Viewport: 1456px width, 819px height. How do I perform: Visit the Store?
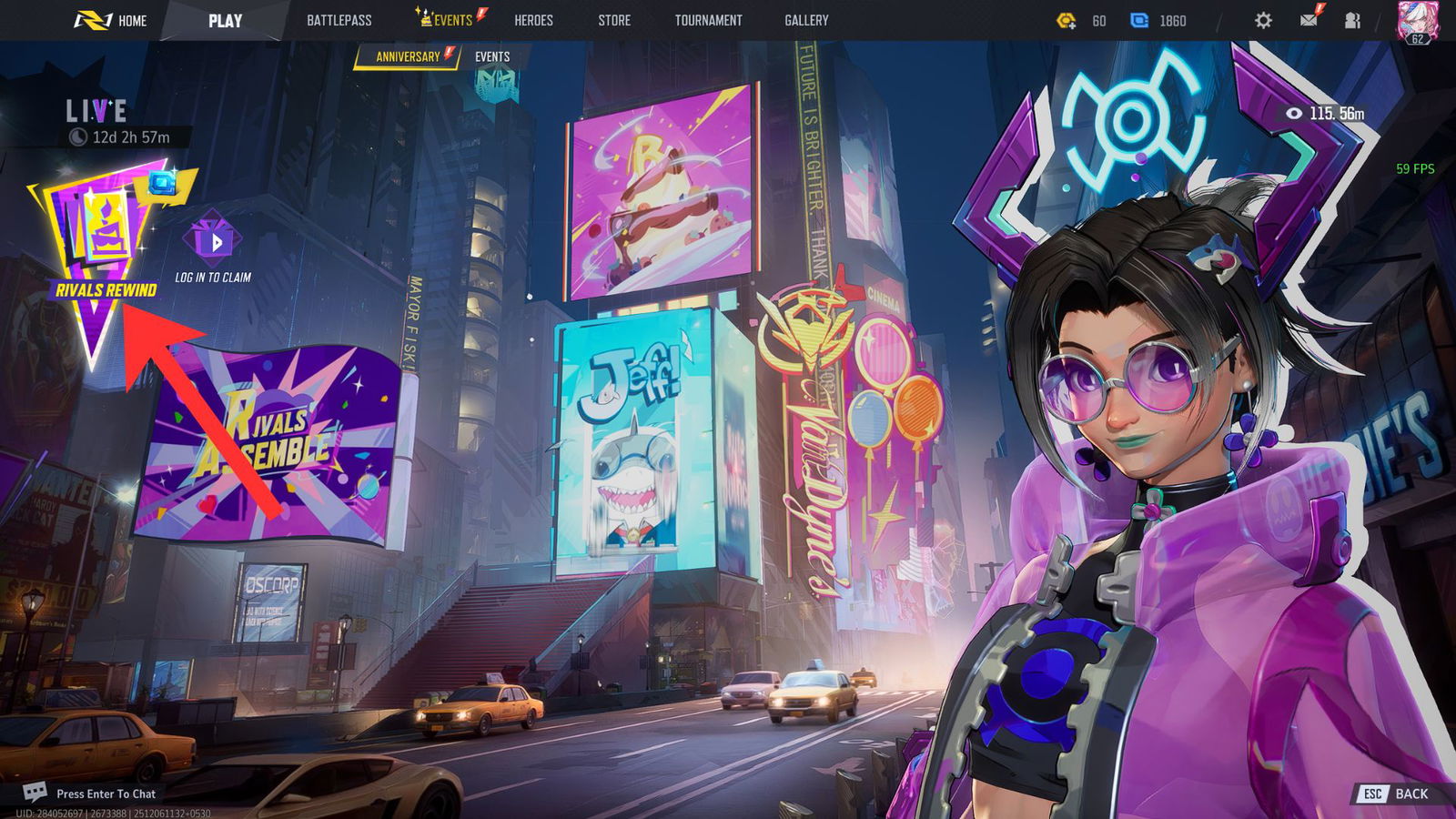(x=614, y=20)
